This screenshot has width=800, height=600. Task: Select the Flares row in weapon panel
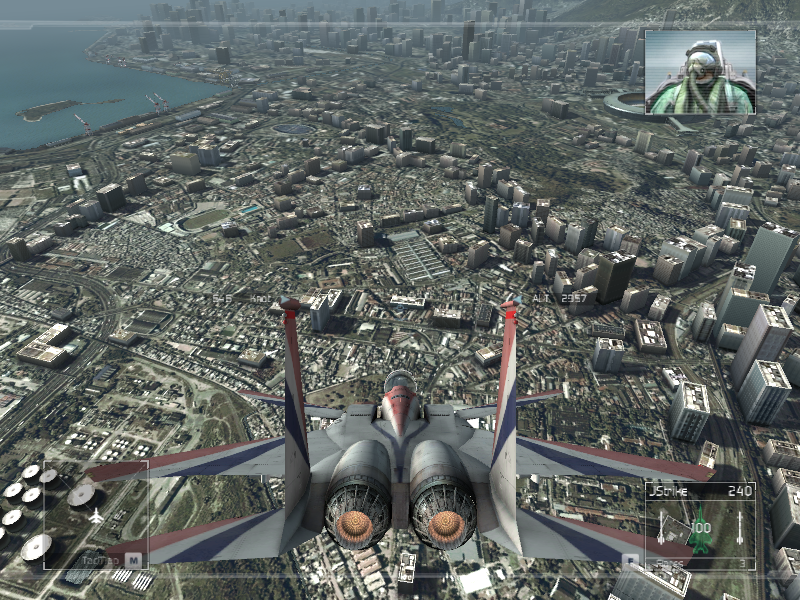coord(698,563)
